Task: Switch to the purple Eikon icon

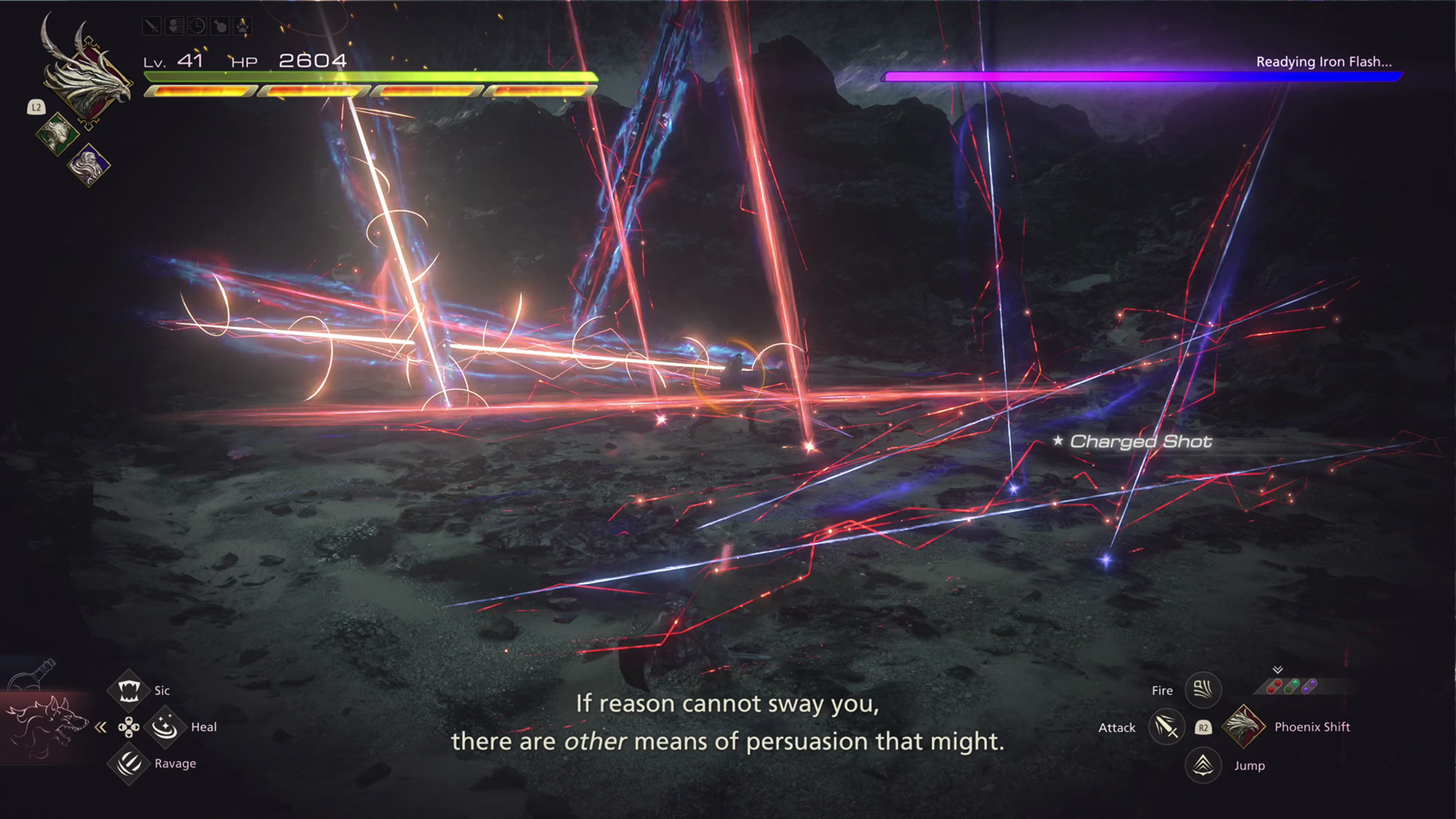Action: pos(89,165)
